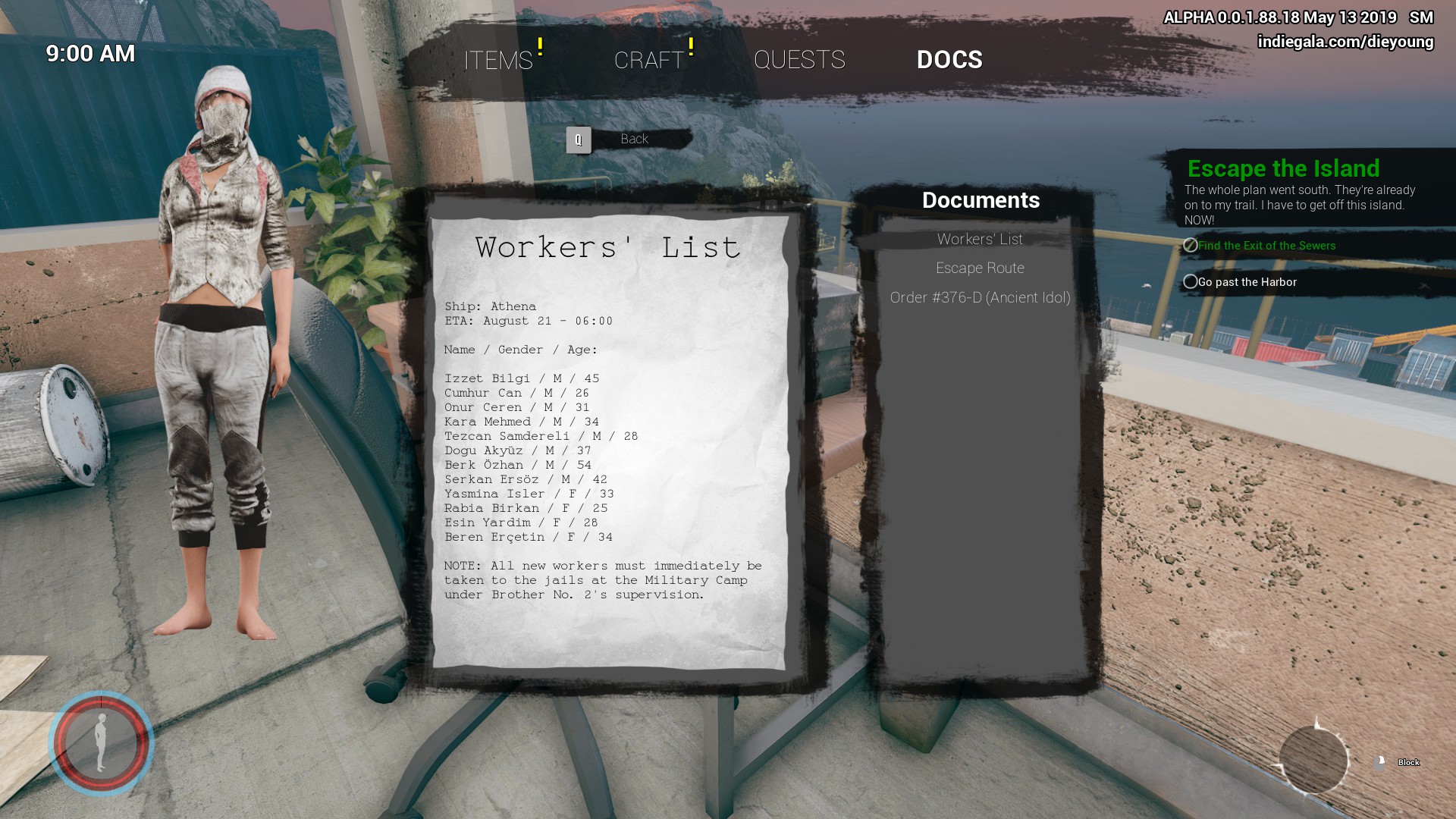This screenshot has width=1456, height=819.
Task: Select the DOCS tab
Action: (949, 60)
